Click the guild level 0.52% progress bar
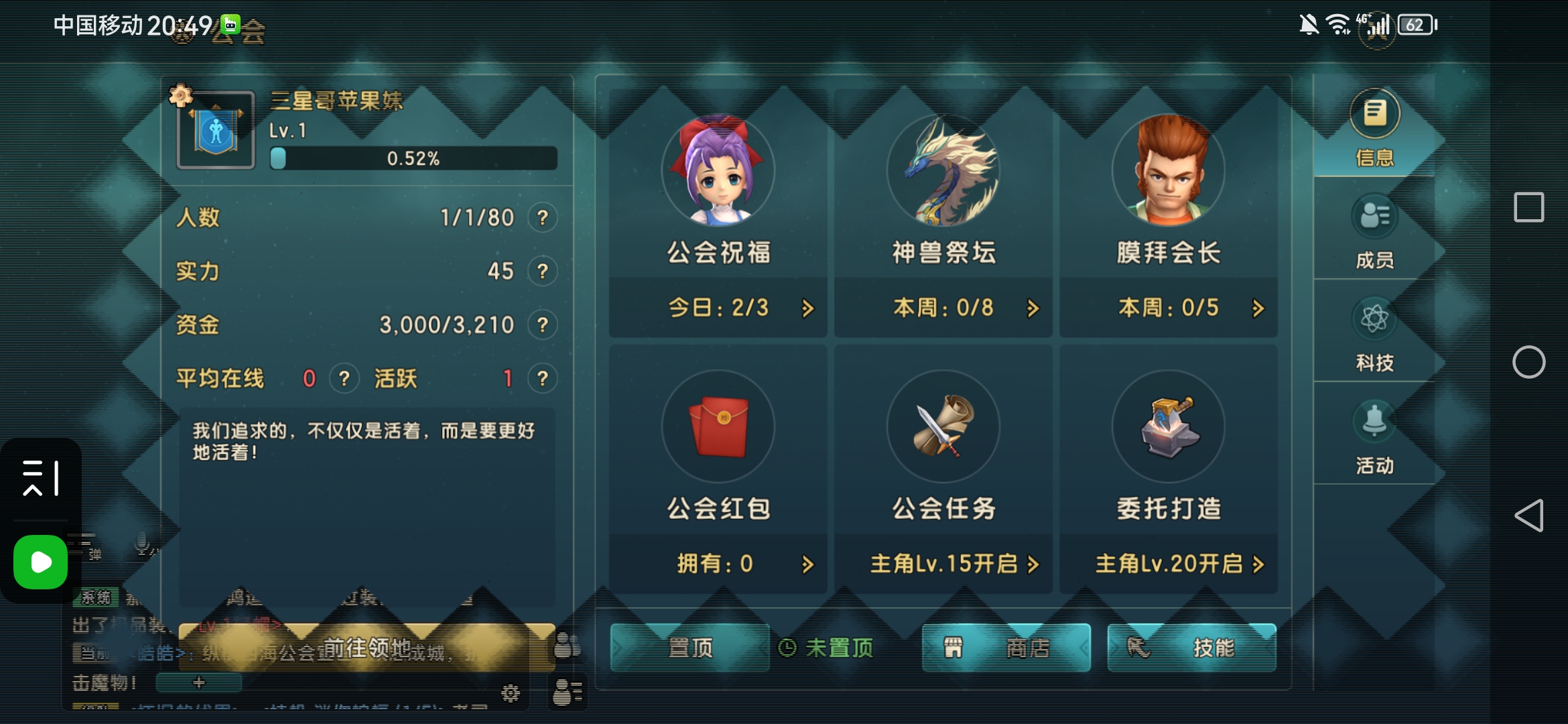This screenshot has width=1568, height=724. (x=412, y=159)
